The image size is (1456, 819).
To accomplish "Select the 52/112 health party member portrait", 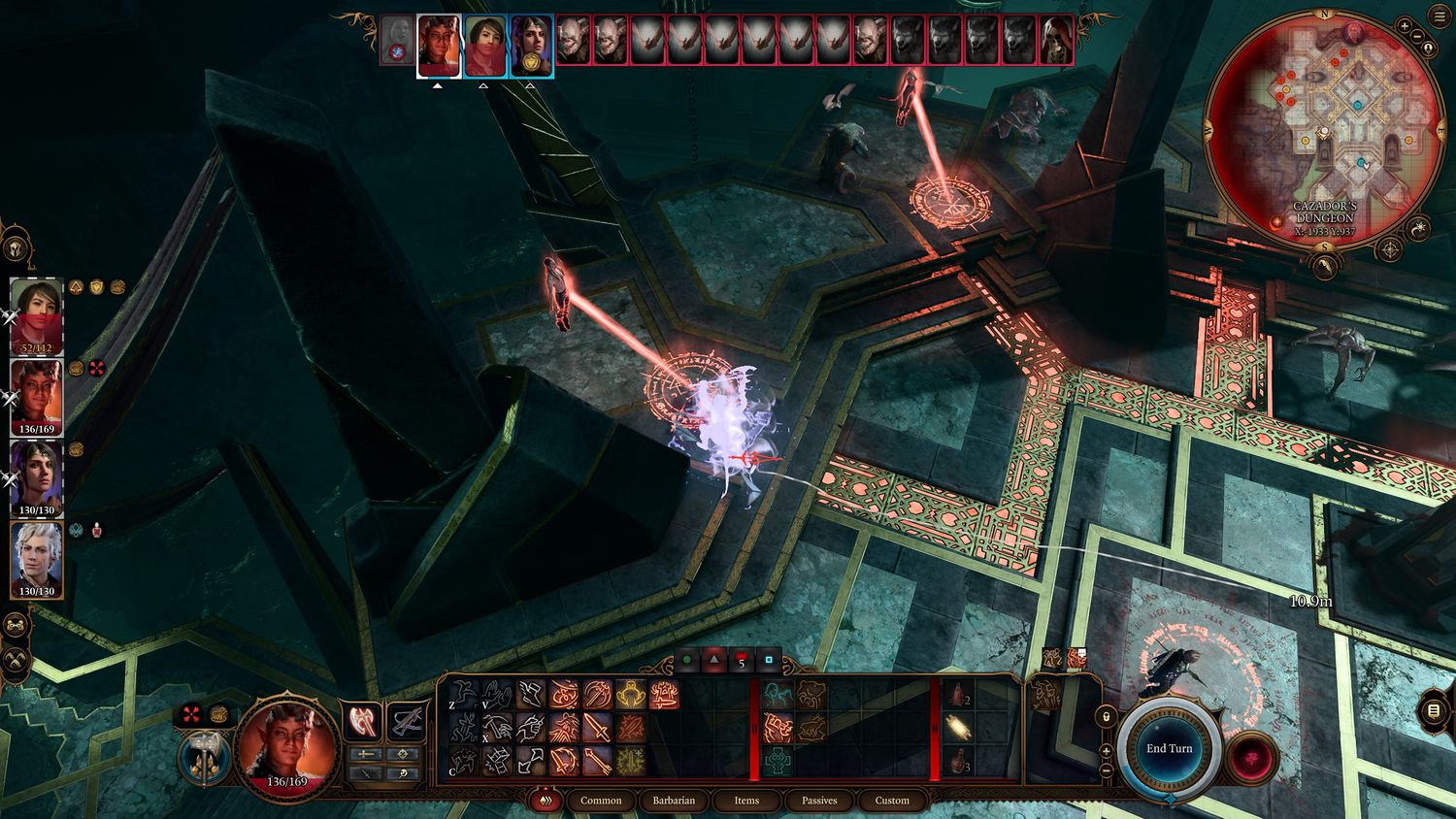I will coord(37,315).
